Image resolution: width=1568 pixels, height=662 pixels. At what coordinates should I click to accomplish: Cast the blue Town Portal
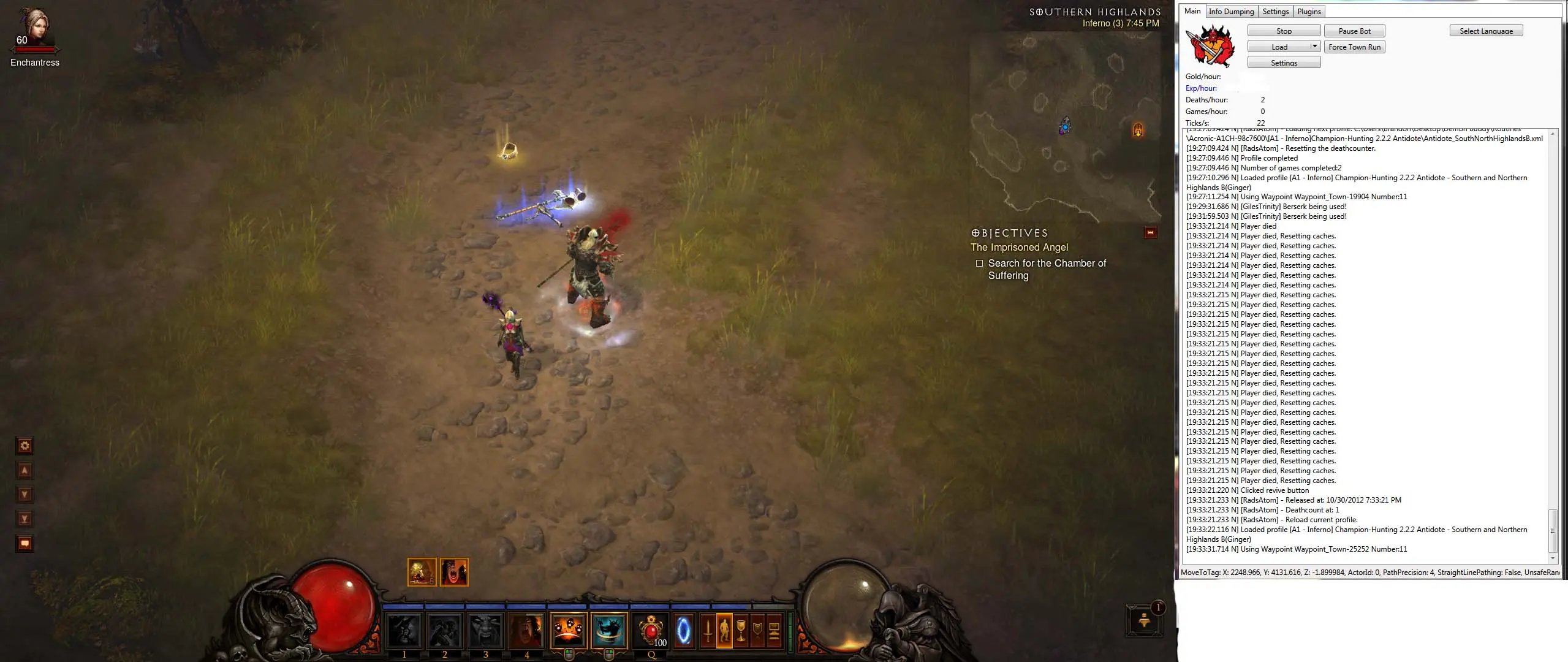click(x=683, y=631)
